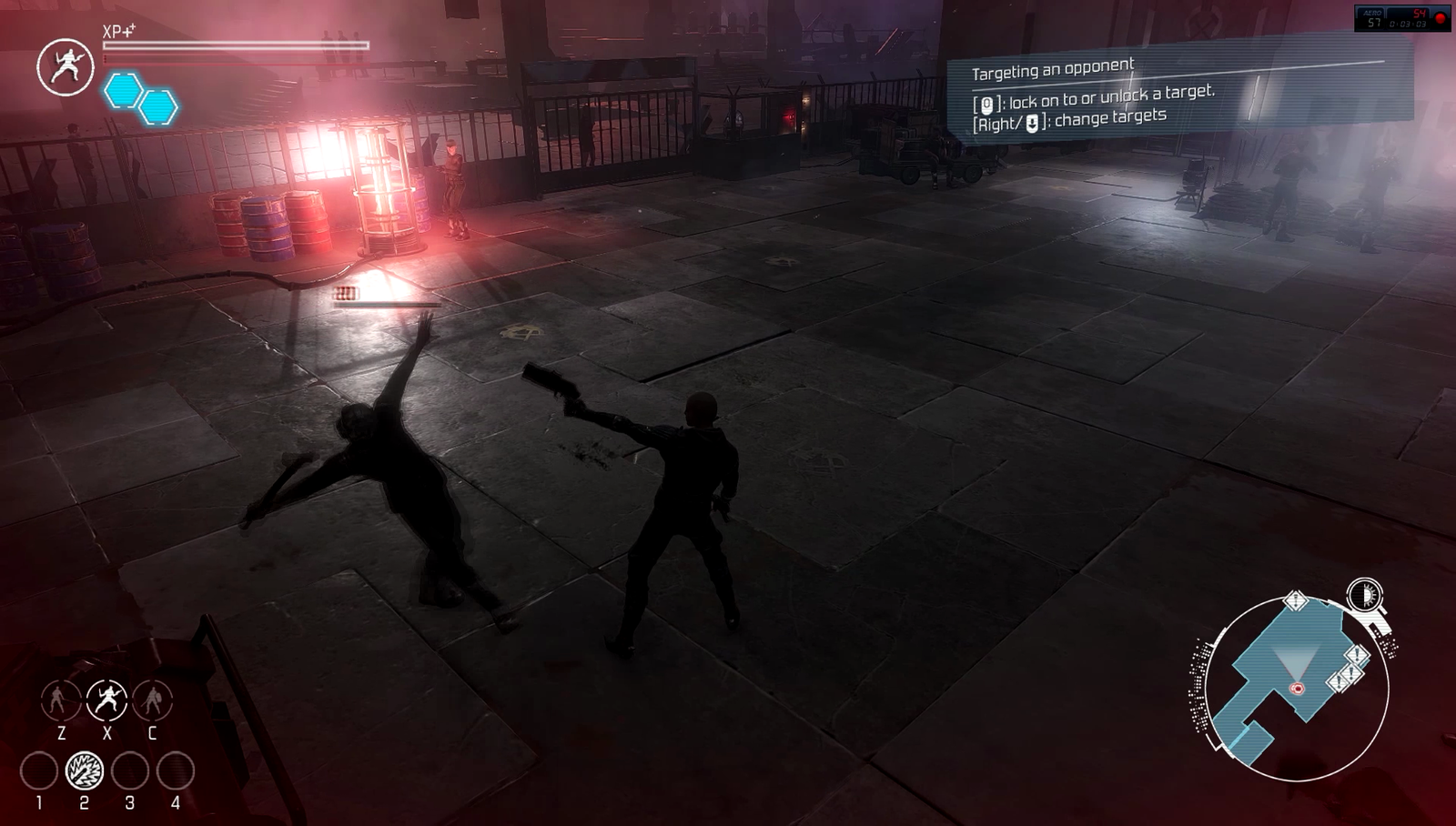The height and width of the screenshot is (826, 1456).
Task: Choose the dual-wield rogue stance icon
Action: (x=106, y=700)
